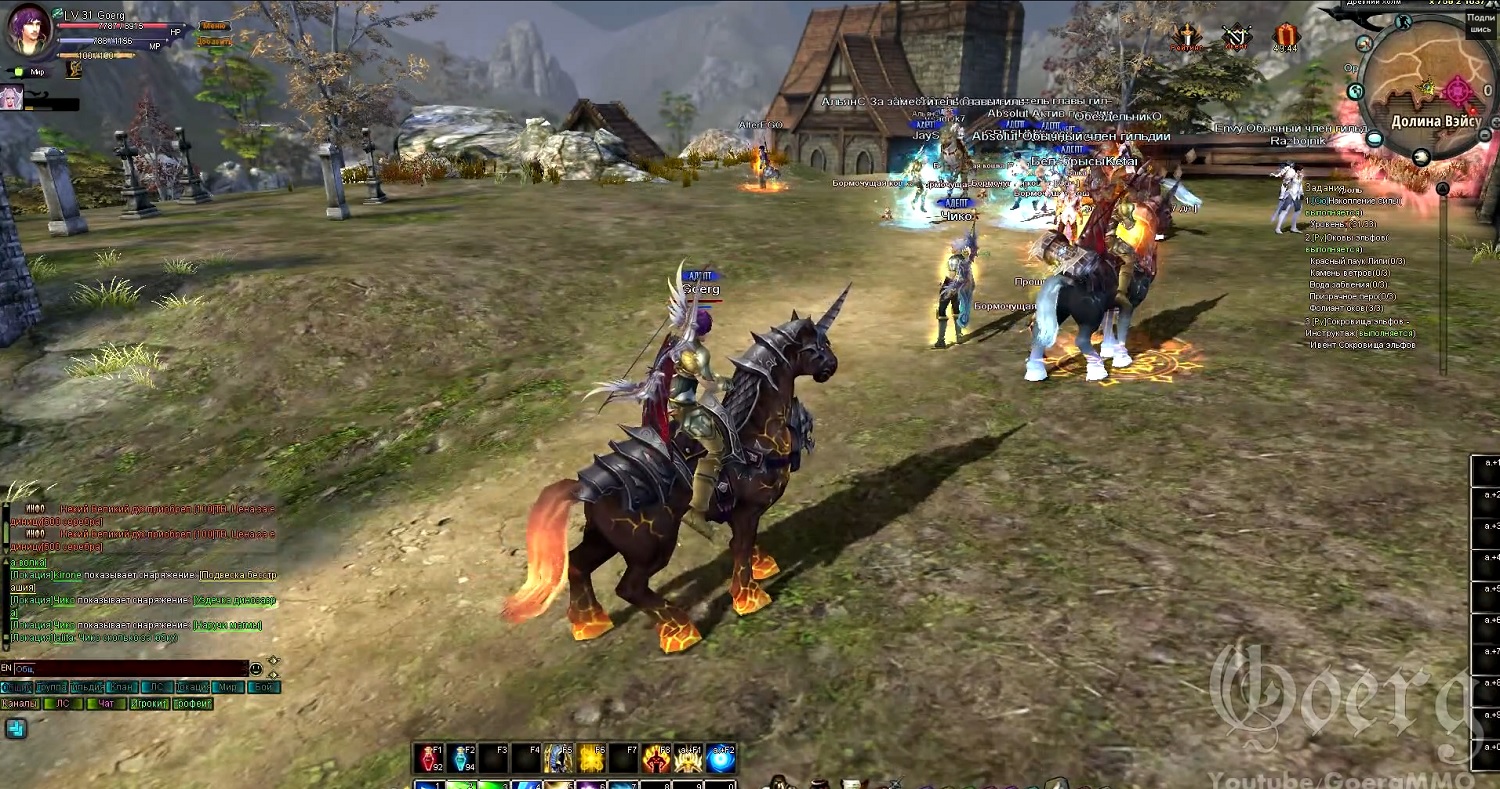Cast the blue swirl skill in the hotbar
Viewport: 1500px width, 789px height.
[721, 758]
